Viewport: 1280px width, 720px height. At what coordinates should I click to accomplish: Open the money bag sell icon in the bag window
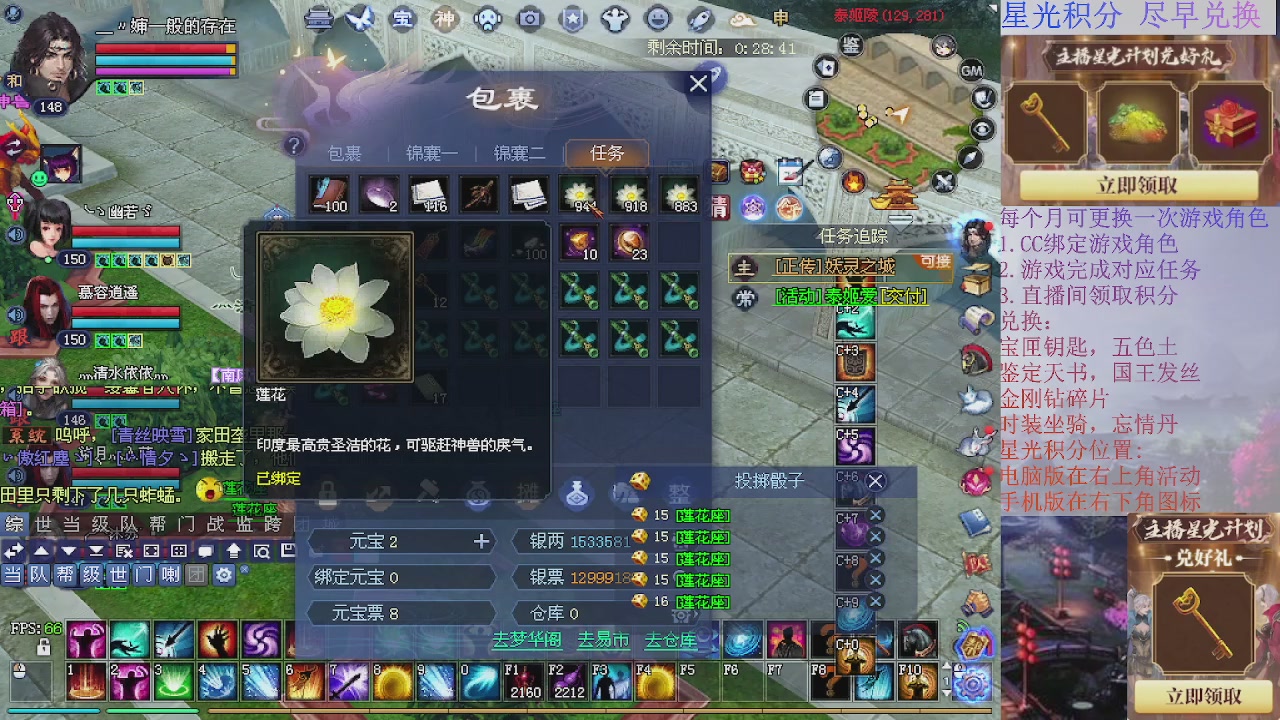pyautogui.click(x=478, y=491)
